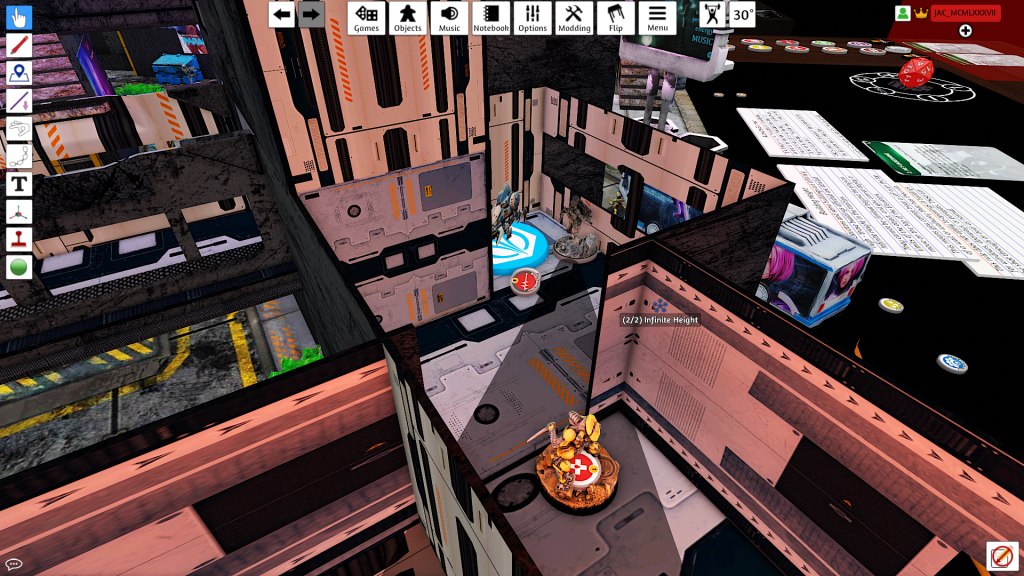Click the left arrow undo button

(282, 14)
